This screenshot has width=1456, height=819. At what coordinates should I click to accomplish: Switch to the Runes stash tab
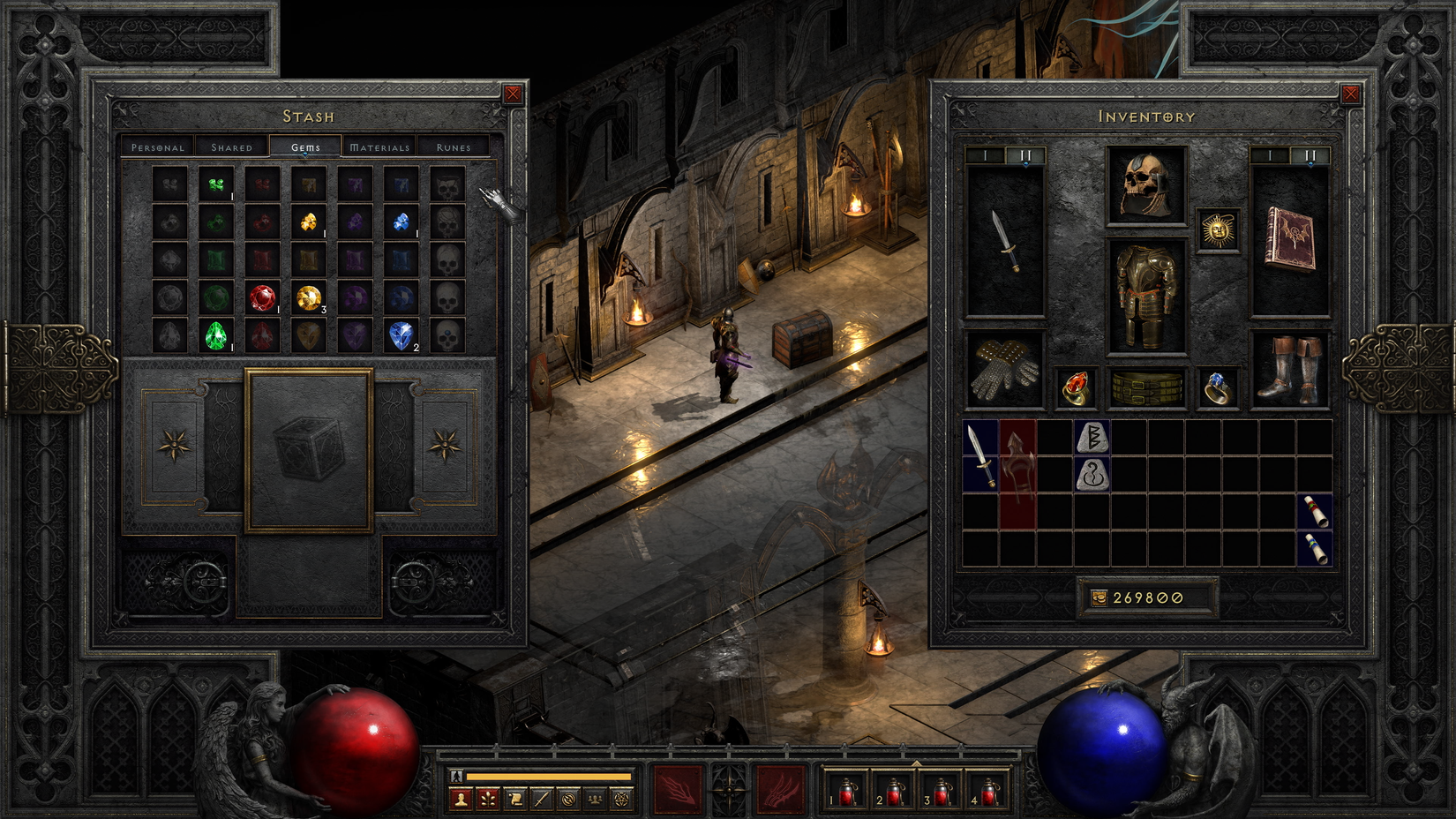pyautogui.click(x=452, y=147)
